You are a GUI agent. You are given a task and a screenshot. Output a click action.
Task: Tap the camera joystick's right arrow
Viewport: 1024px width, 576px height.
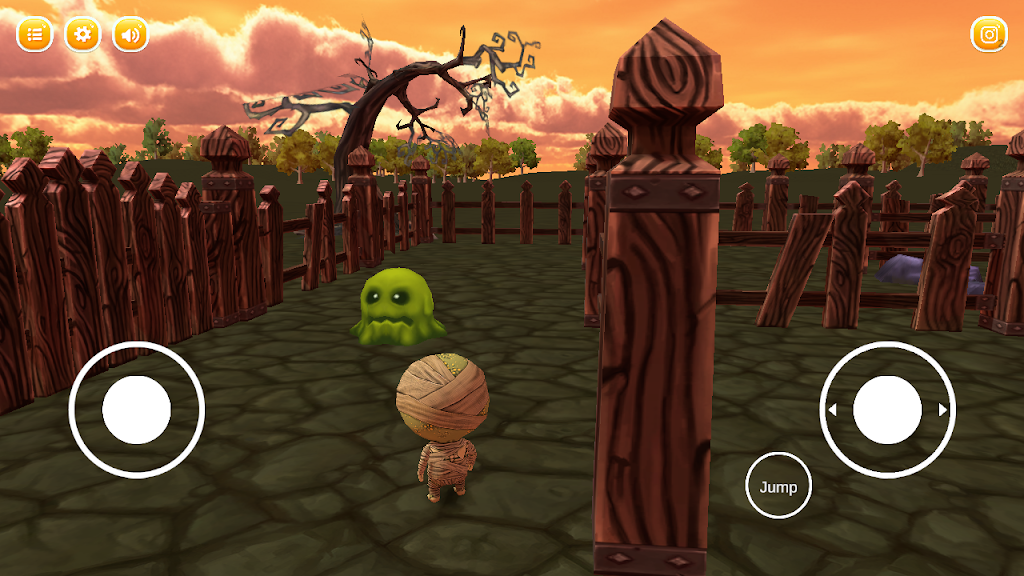tap(942, 409)
